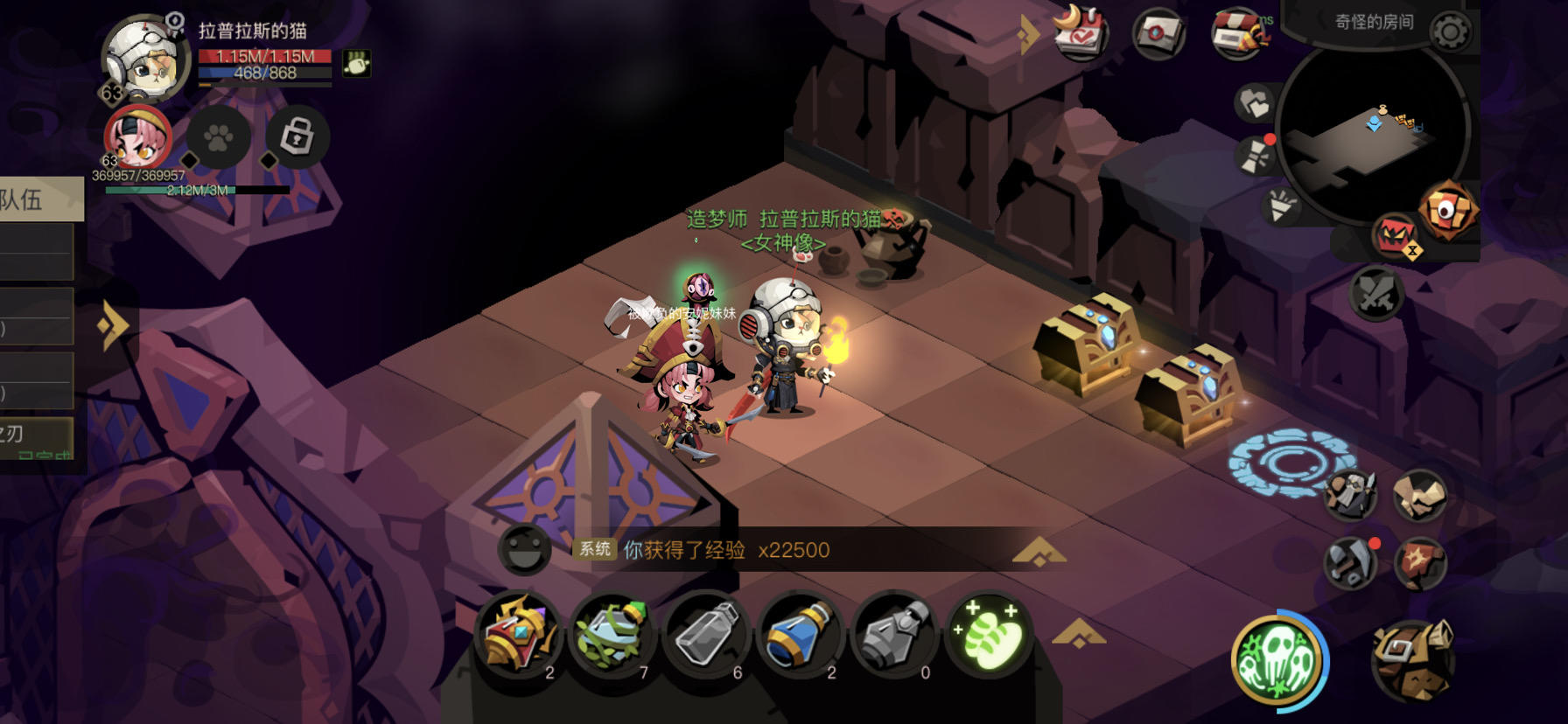Toggle the lock beside the paw button
1568x724 pixels.
pyautogui.click(x=299, y=137)
